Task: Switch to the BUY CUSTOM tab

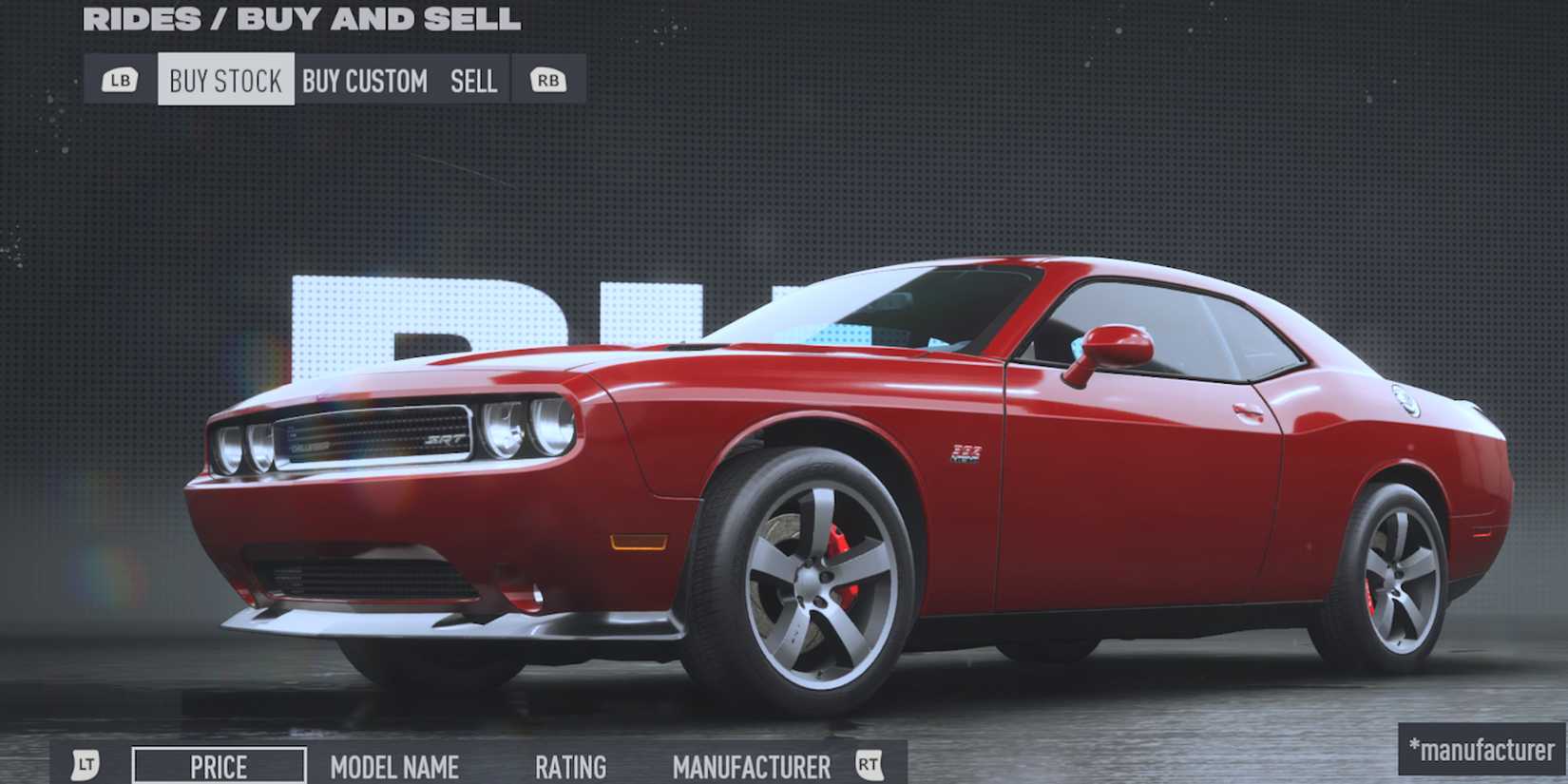Action: [364, 82]
